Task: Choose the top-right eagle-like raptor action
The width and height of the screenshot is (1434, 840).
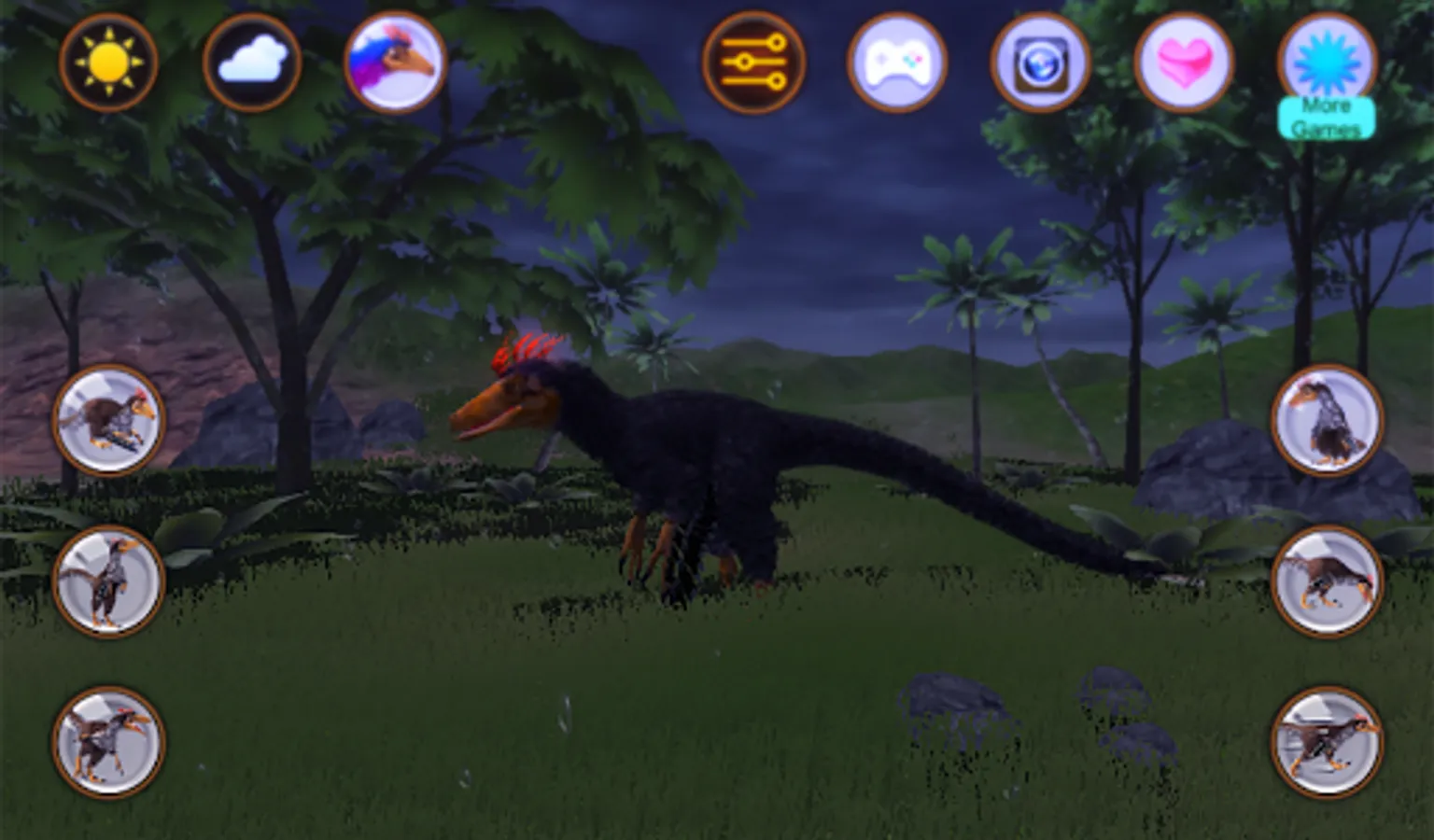Action: click(1327, 419)
